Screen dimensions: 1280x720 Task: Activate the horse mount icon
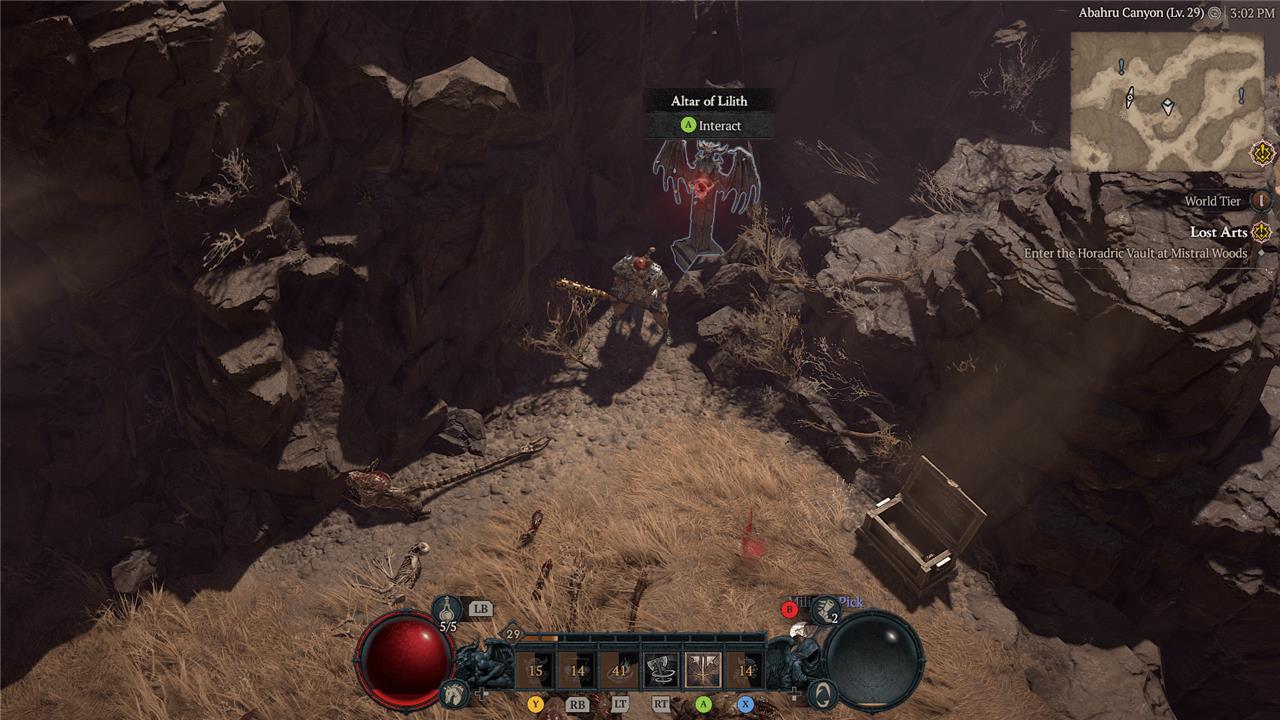tap(452, 691)
